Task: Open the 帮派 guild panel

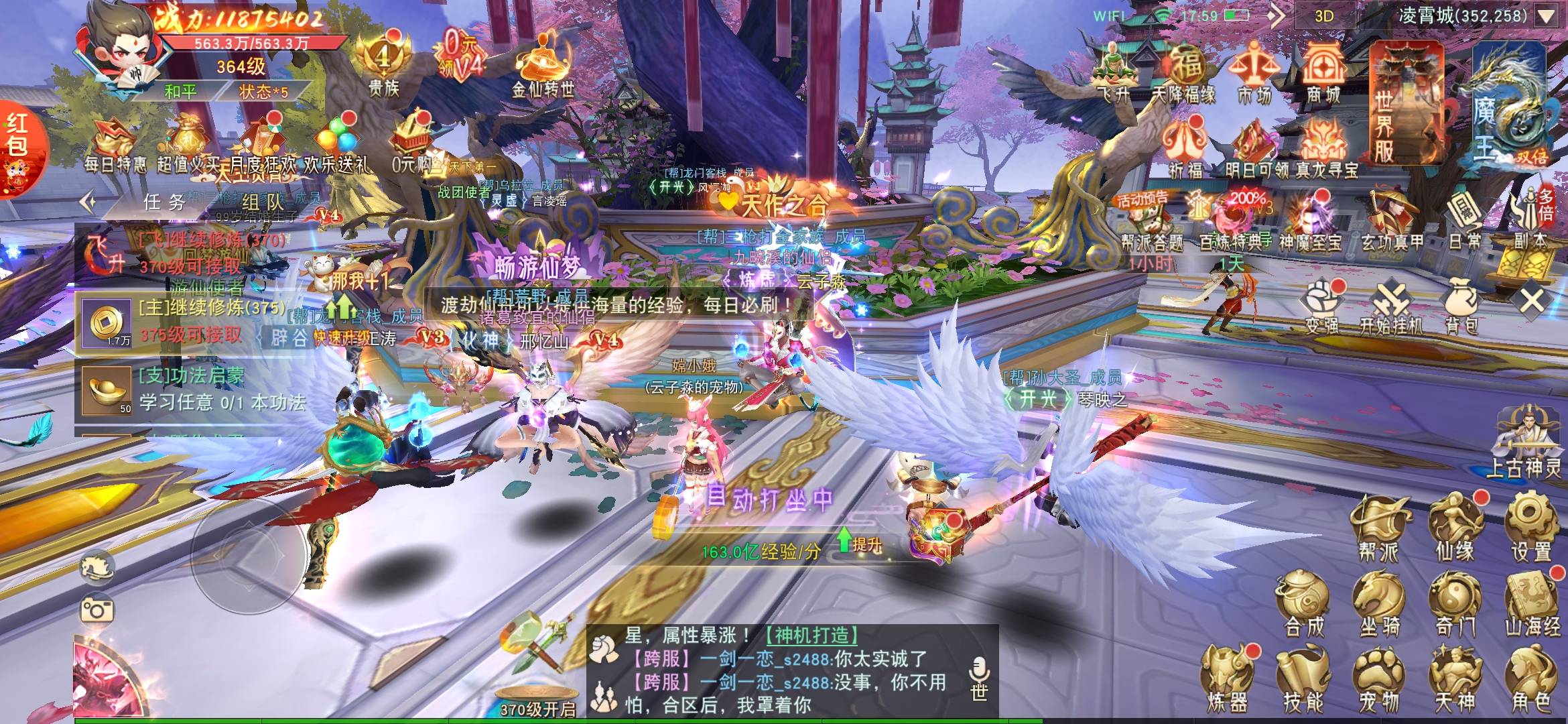Action: pos(1379,528)
